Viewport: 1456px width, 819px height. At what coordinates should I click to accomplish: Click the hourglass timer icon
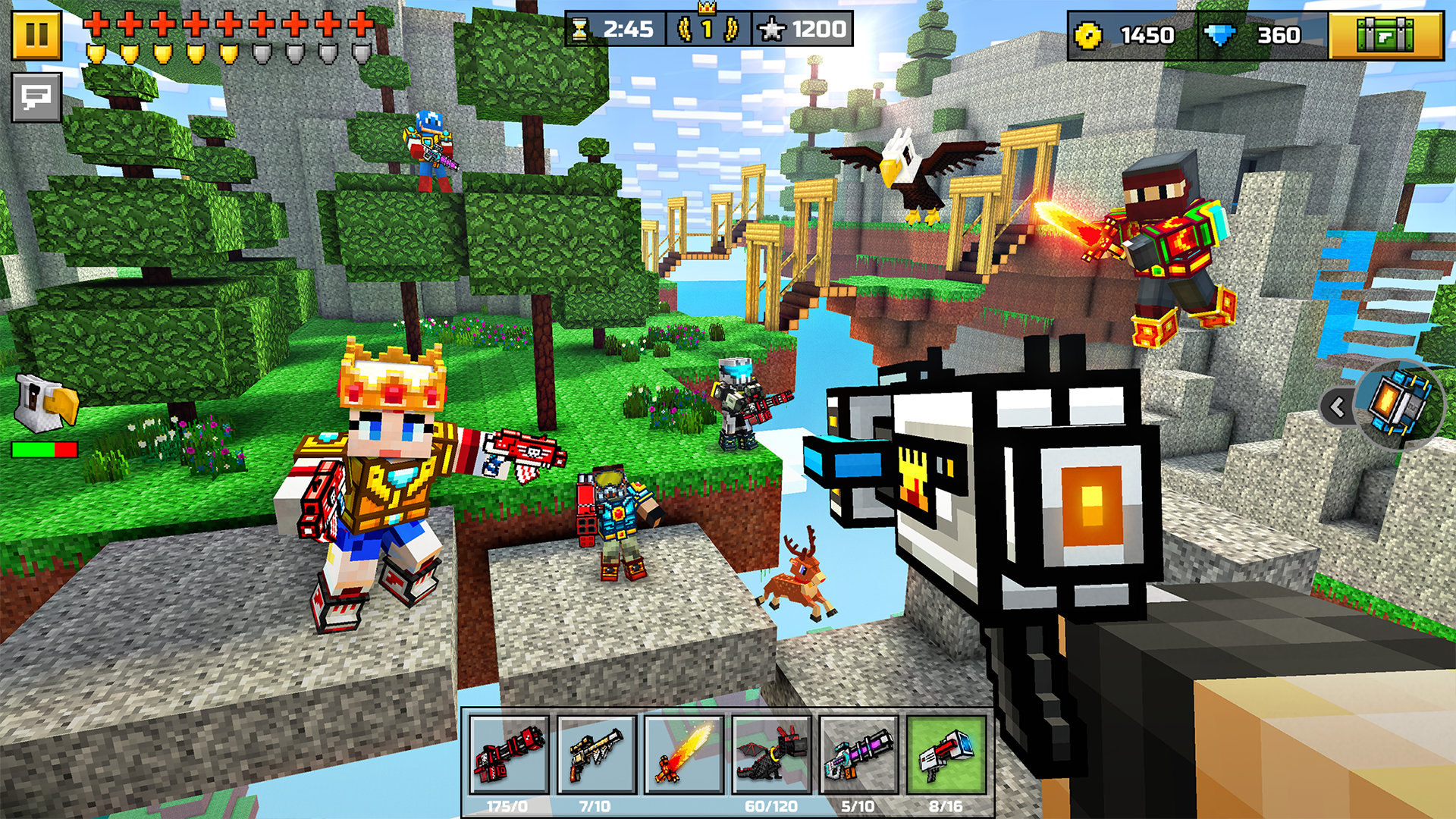point(582,29)
